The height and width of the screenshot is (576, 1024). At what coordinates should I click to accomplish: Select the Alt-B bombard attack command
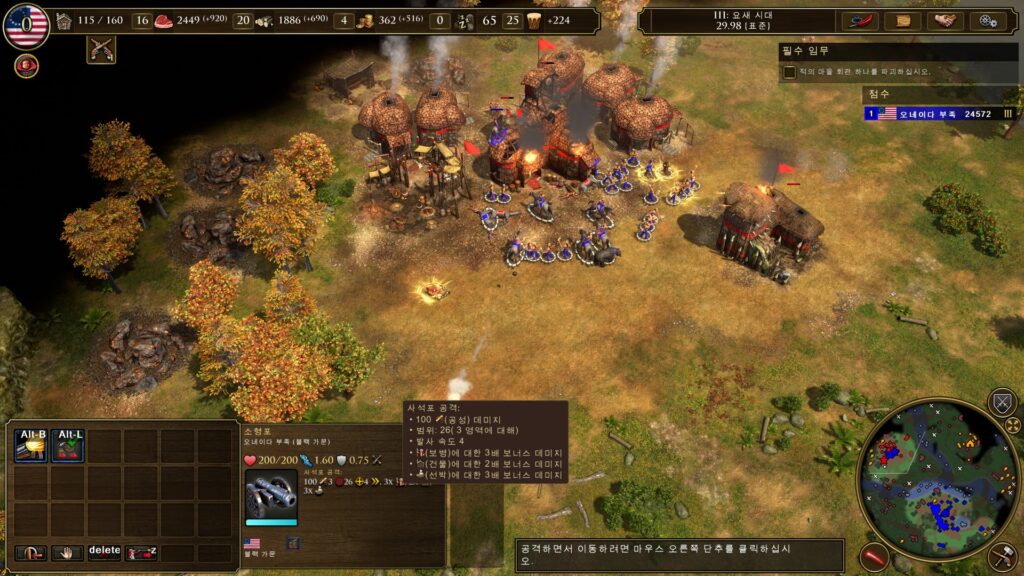[32, 446]
